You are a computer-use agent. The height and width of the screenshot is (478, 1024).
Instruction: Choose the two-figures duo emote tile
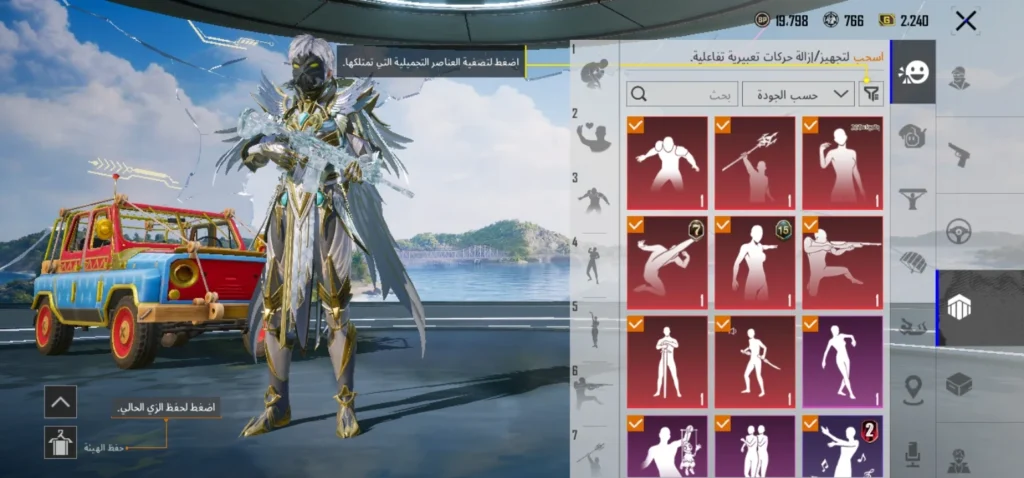[755, 448]
